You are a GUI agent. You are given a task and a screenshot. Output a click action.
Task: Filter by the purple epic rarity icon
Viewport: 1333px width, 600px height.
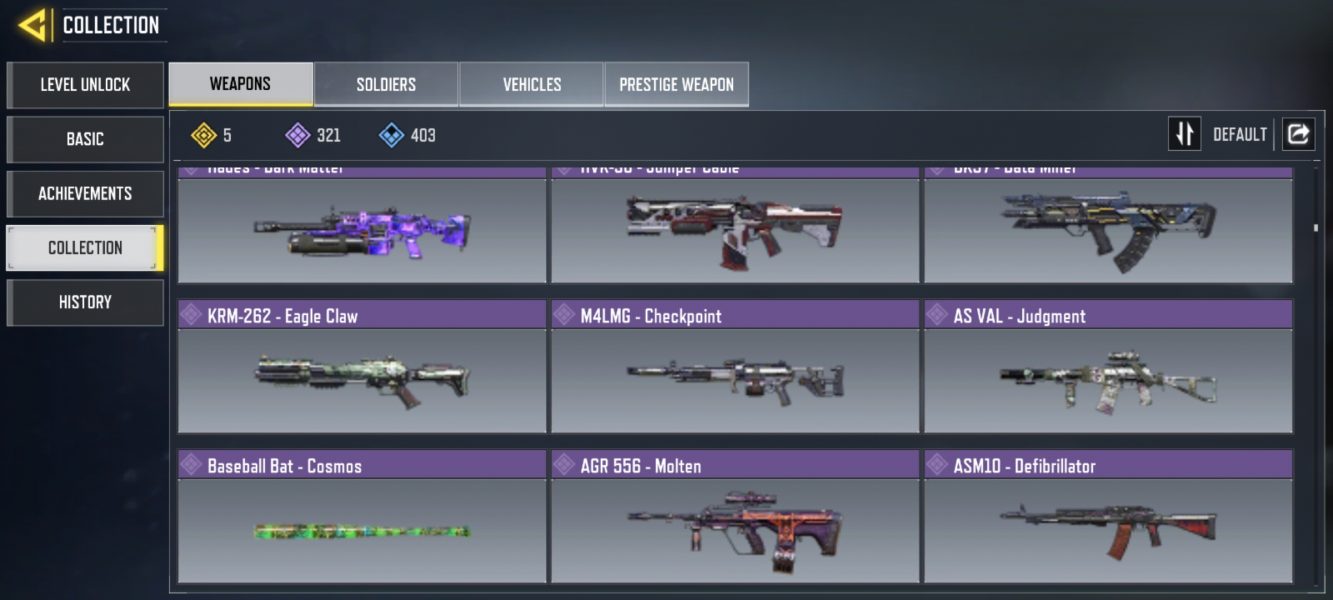point(298,135)
